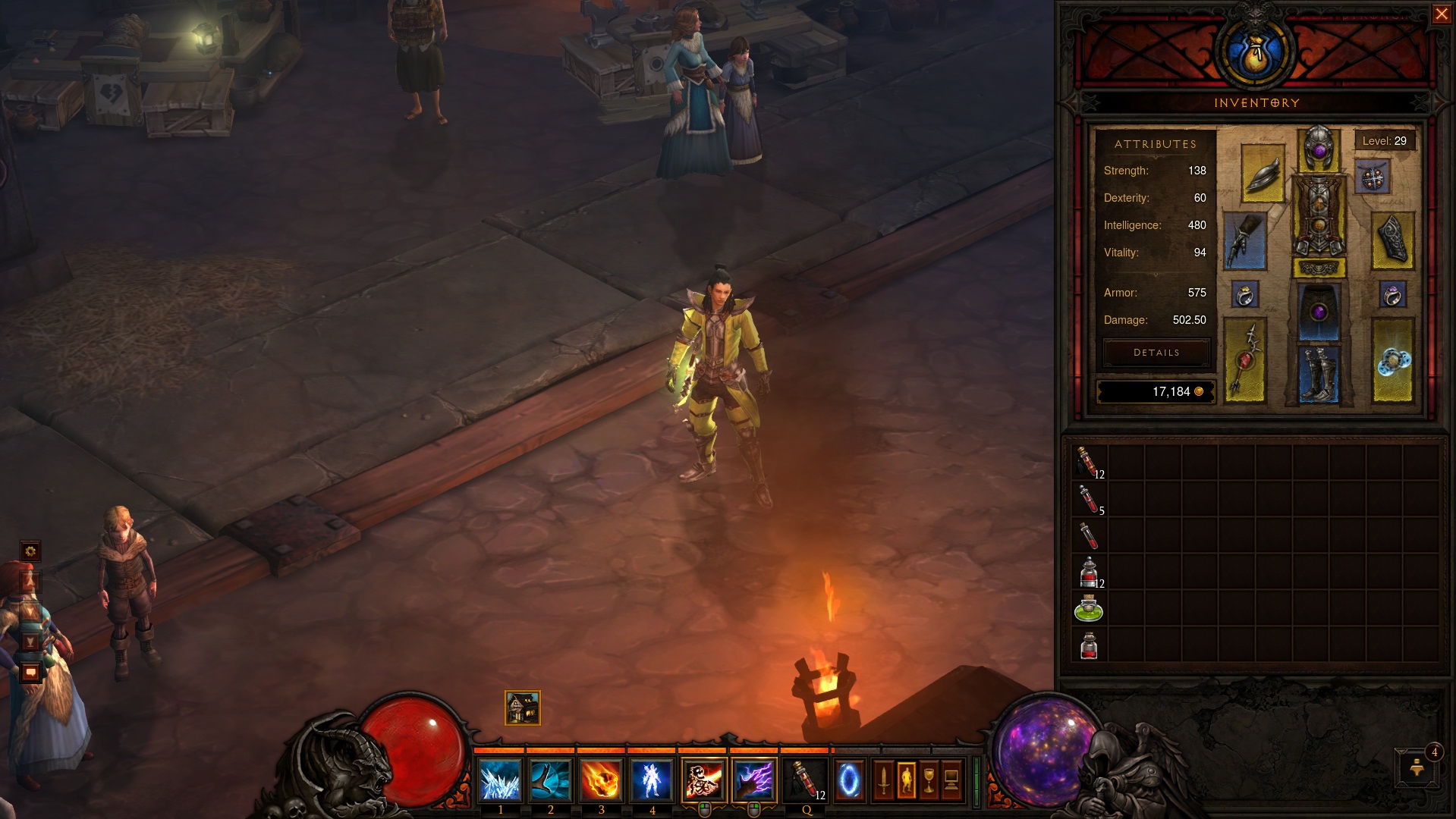
Task: Open the sword icon menu button
Action: tap(883, 780)
